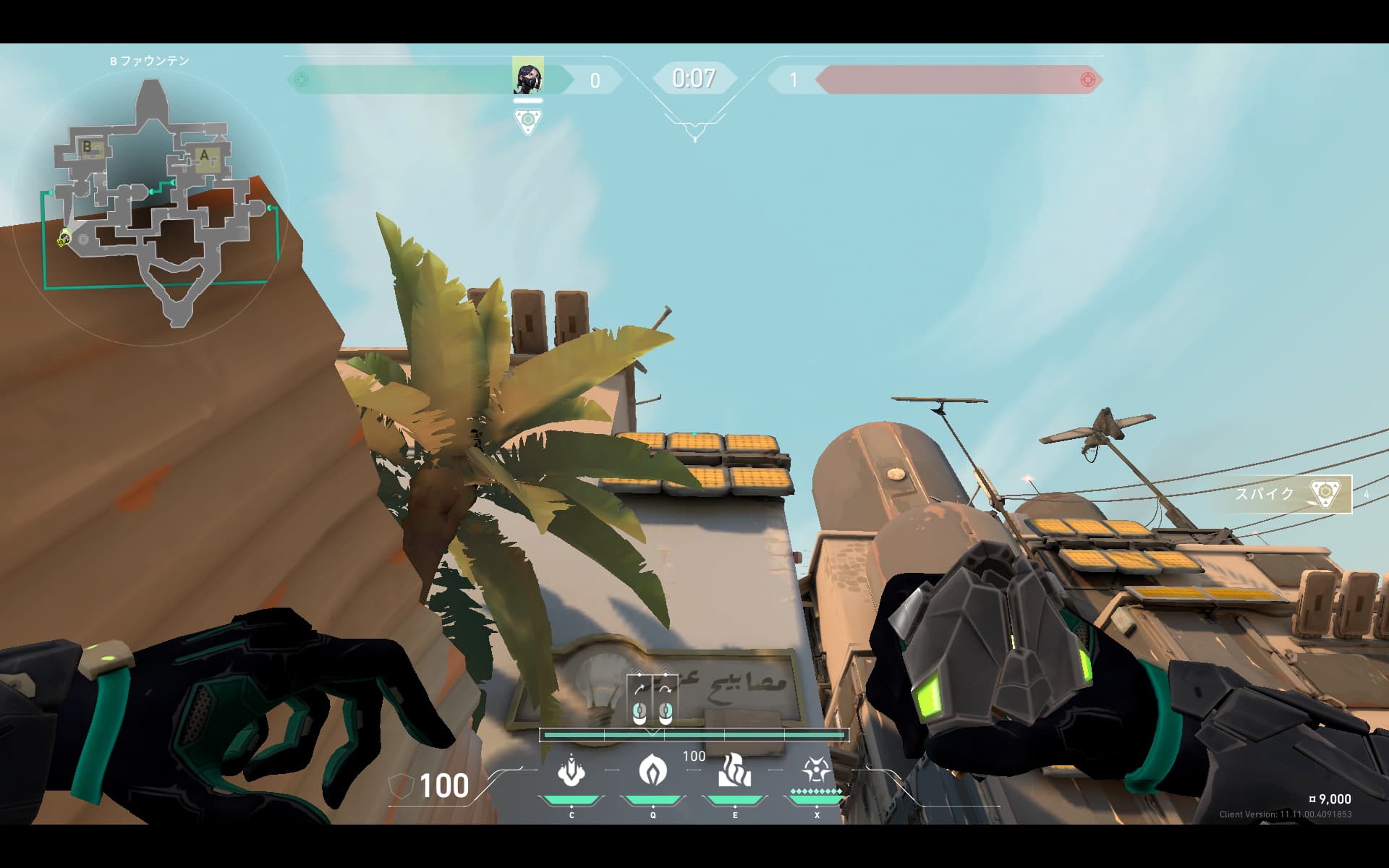Click the minimap in the corner
Screen dimensions: 1389x868
point(150,204)
